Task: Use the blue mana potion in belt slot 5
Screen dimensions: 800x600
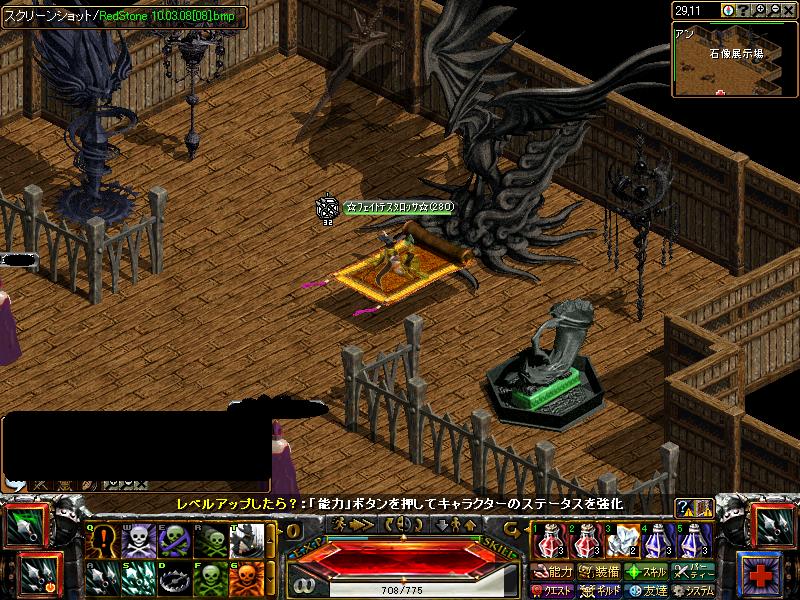Action: tap(695, 541)
